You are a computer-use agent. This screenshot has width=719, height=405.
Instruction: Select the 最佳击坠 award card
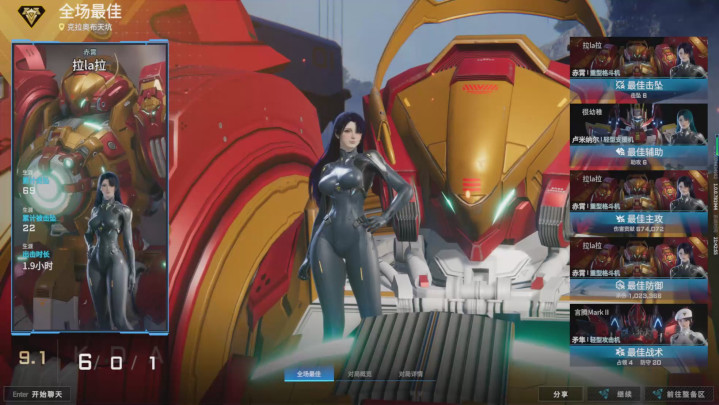(639, 70)
